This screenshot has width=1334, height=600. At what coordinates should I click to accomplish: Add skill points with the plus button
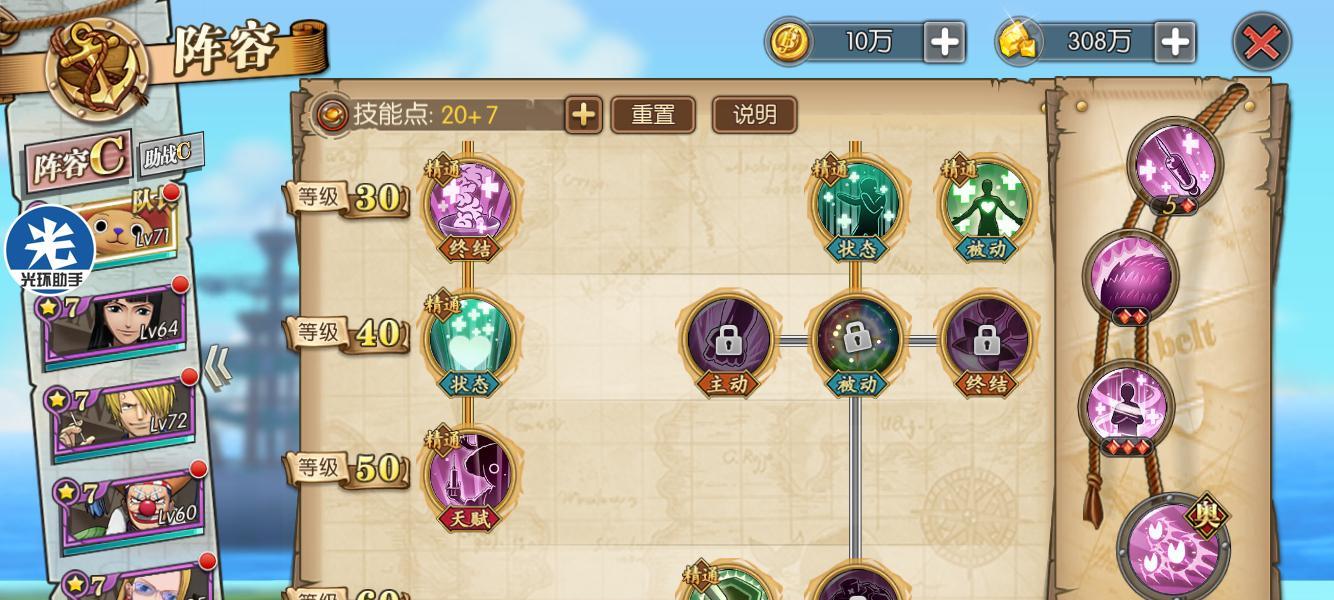pyautogui.click(x=583, y=115)
